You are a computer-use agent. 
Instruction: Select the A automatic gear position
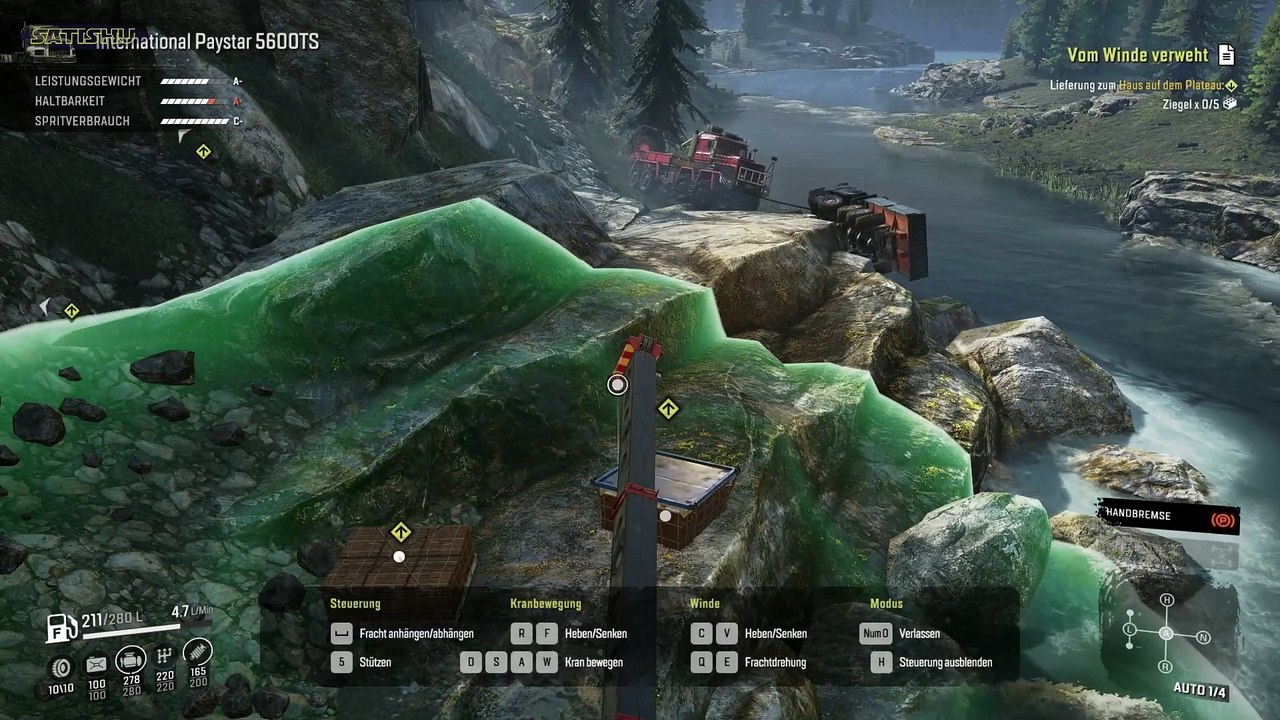pyautogui.click(x=1166, y=633)
